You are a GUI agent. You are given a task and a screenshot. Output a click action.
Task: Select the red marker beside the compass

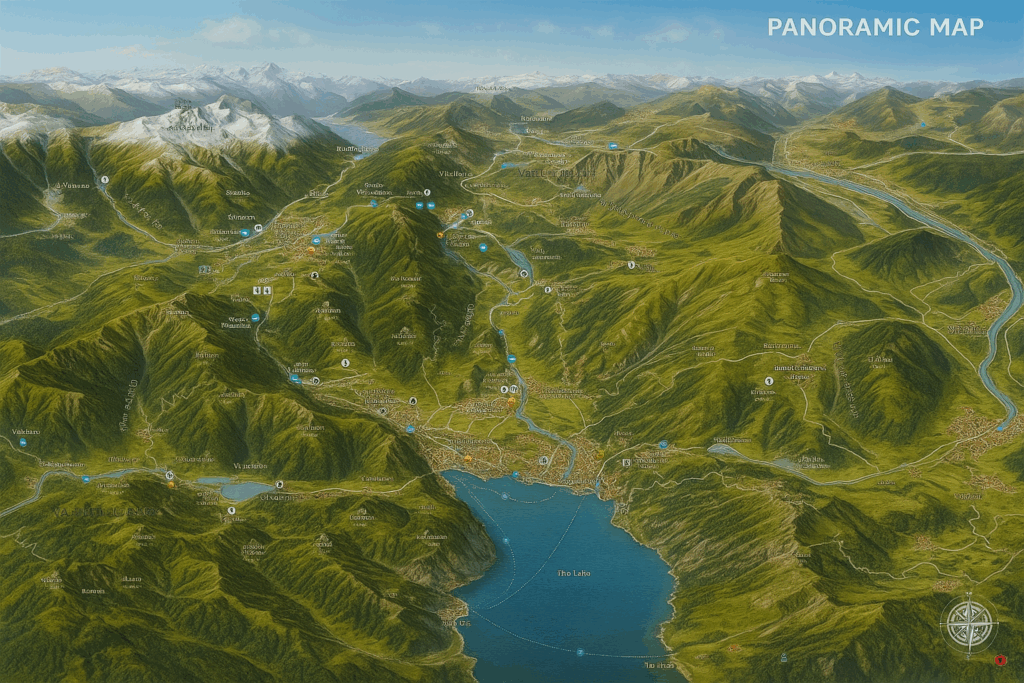(x=1000, y=660)
